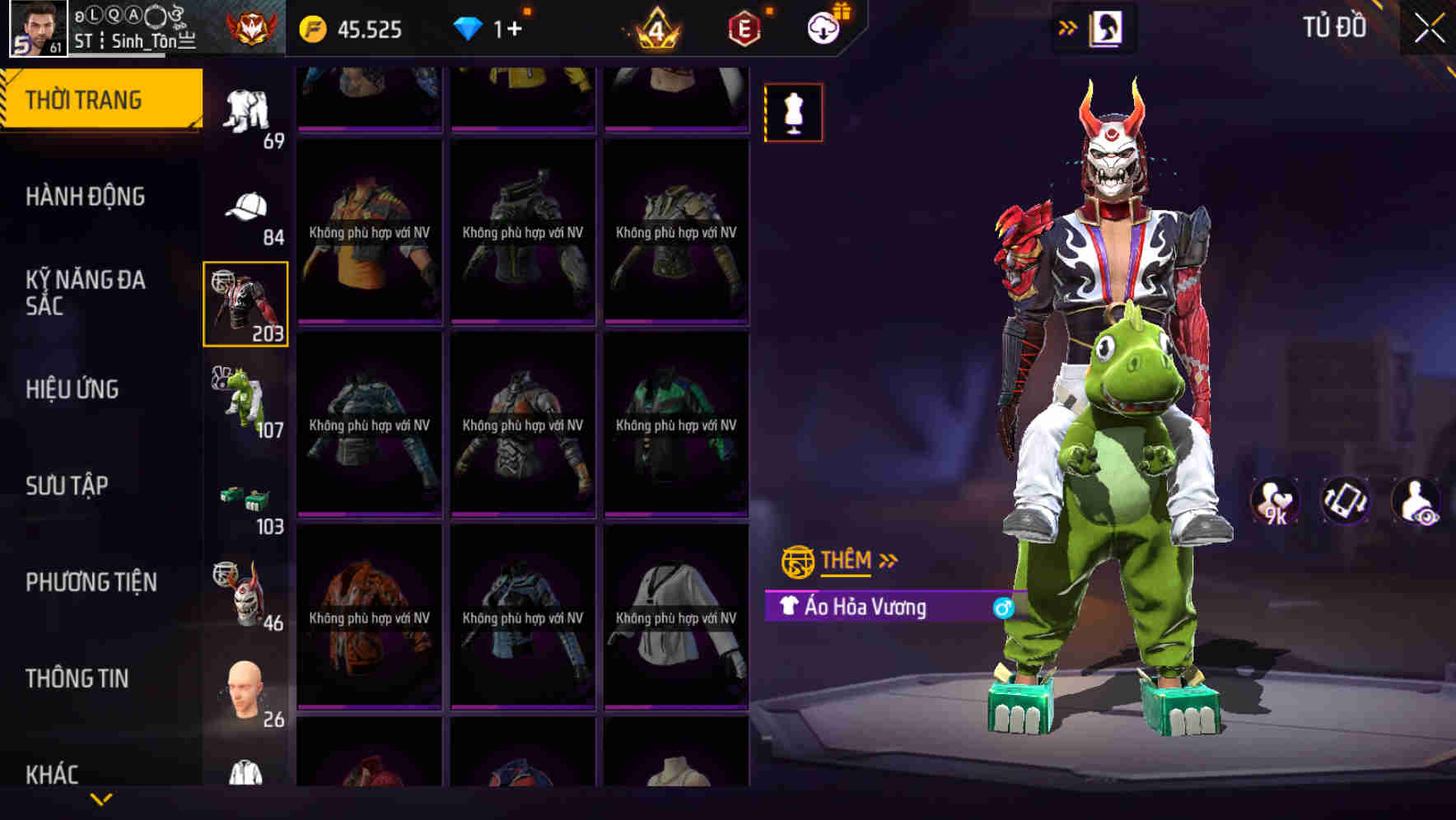Select the character card icon near Tủ Đồ
This screenshot has width=1456, height=820.
point(1105,26)
